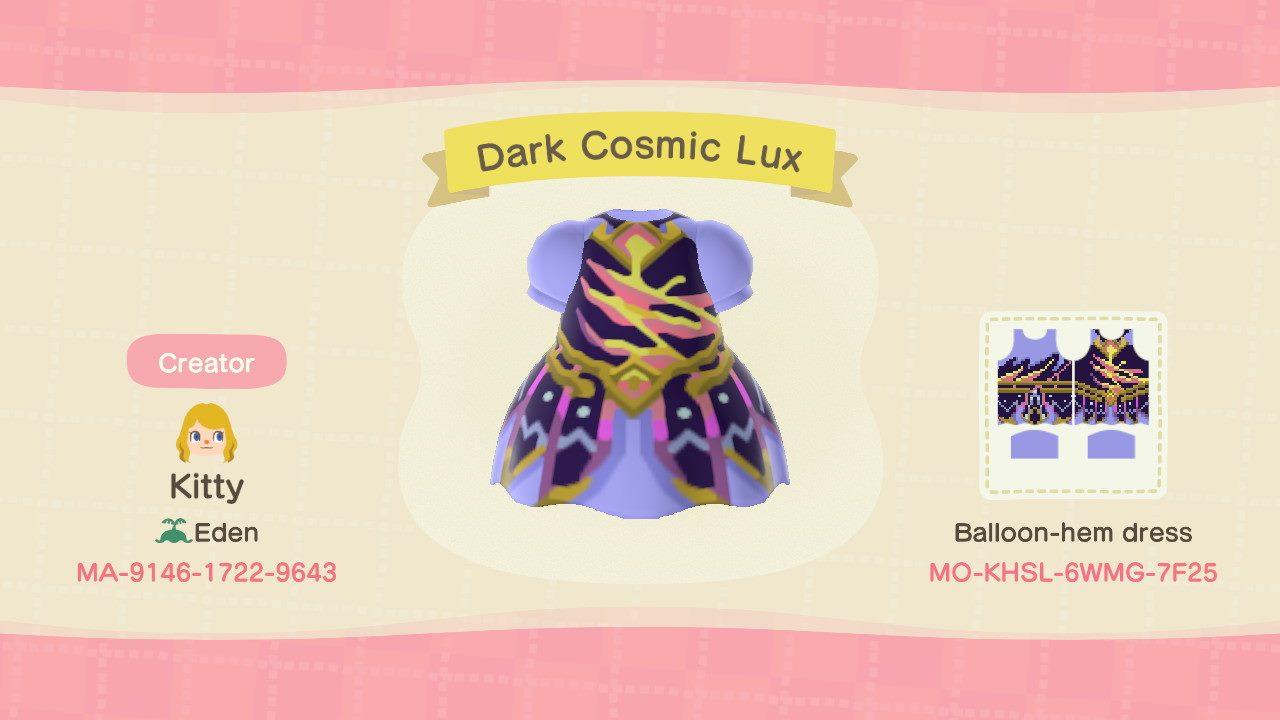Click the Kitty creator name text
1280x720 pixels.
205,490
